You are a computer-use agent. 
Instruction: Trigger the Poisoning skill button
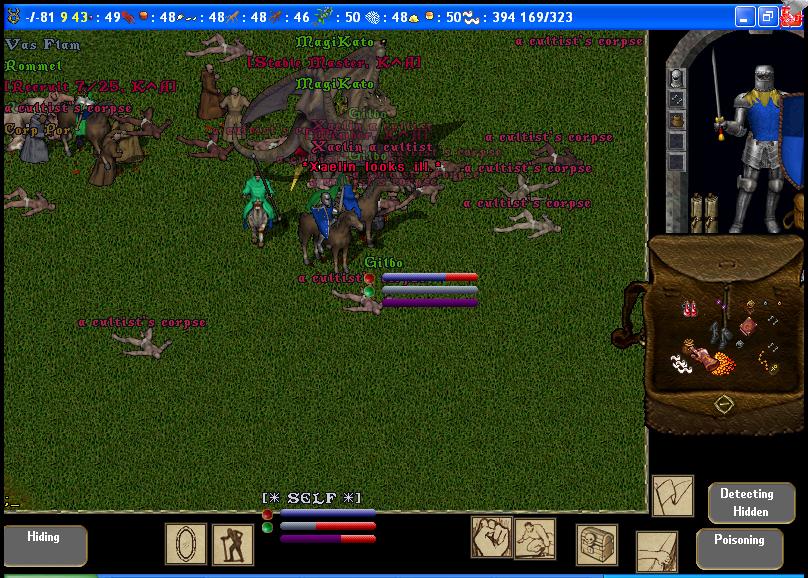pyautogui.click(x=739, y=547)
